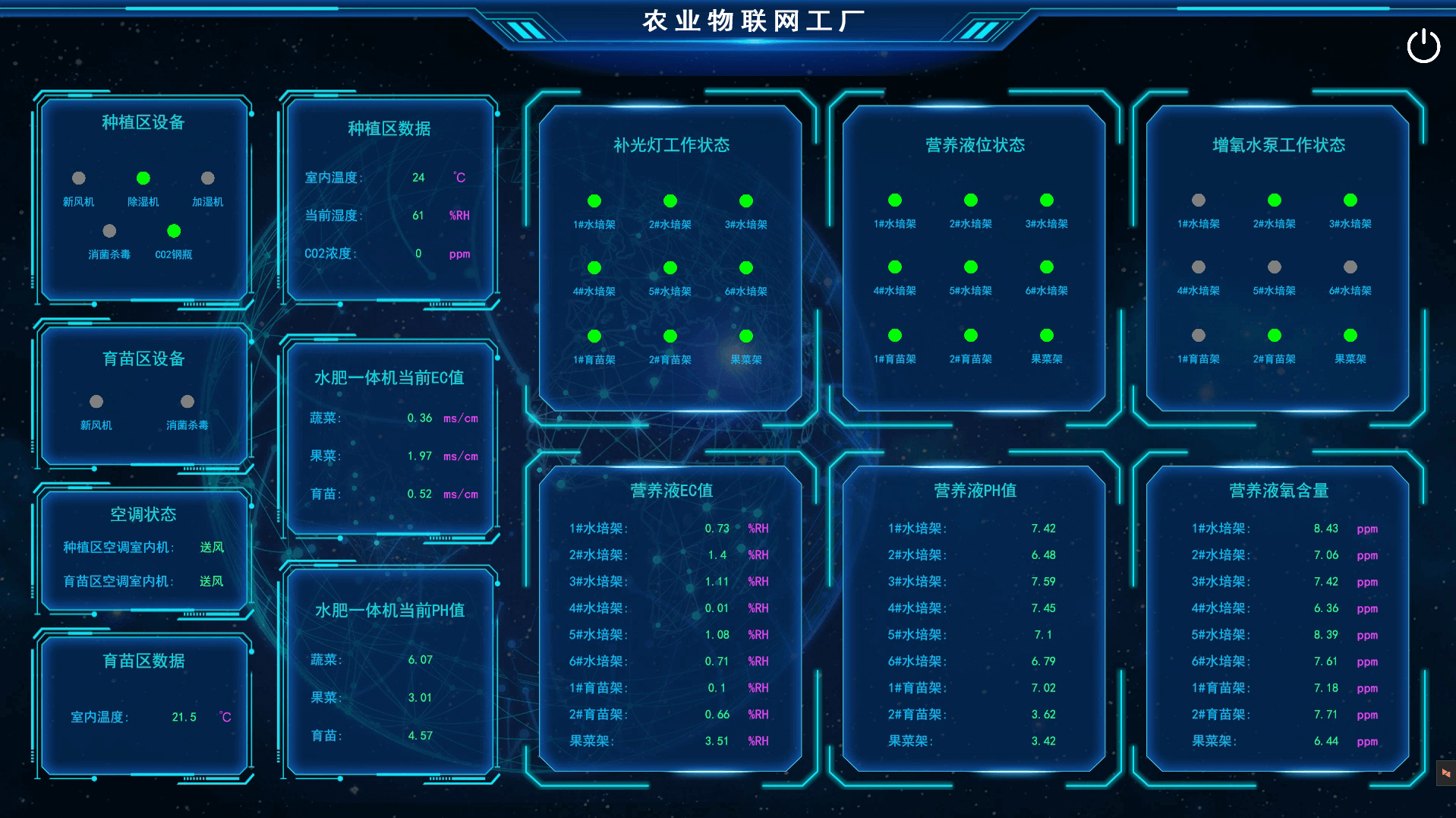This screenshot has height=818, width=1456.
Task: Click the 室内温度 value 21.5 readout
Action: 183,715
